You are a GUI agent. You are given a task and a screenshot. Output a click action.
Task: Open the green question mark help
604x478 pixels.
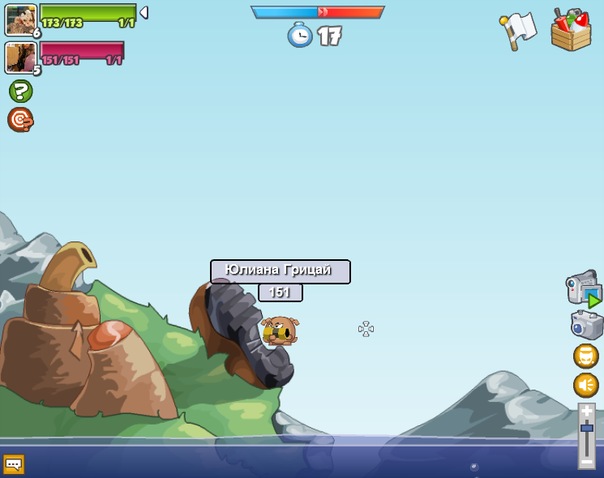[20, 91]
